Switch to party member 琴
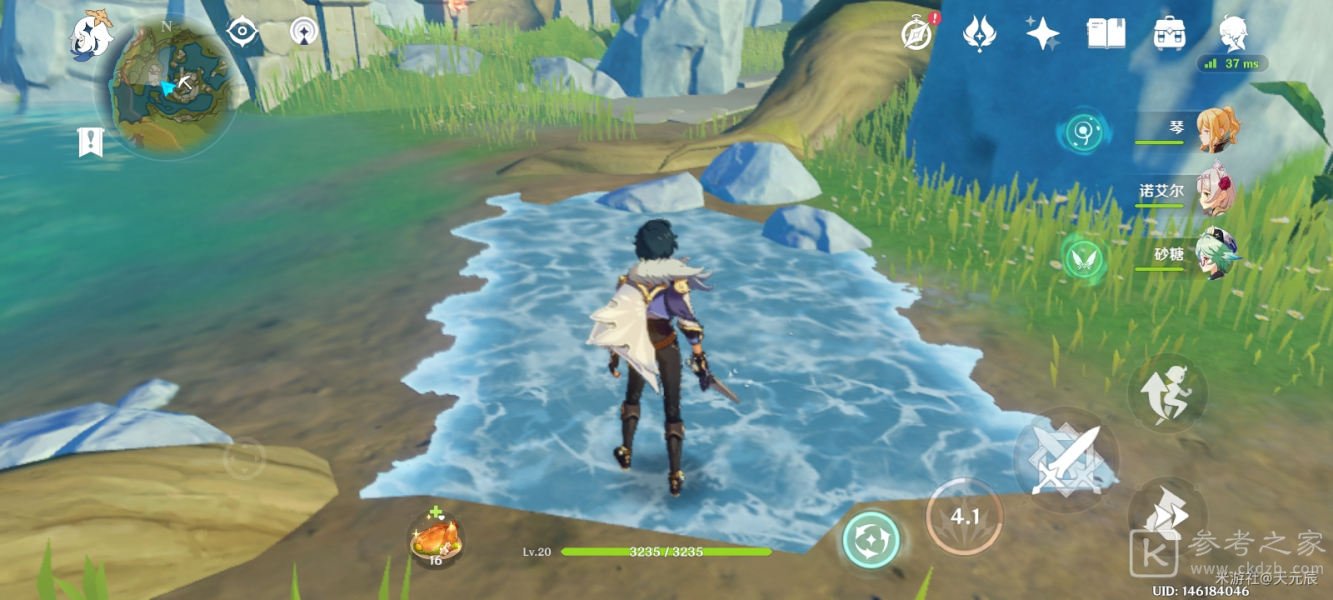The image size is (1333, 600). point(1216,130)
